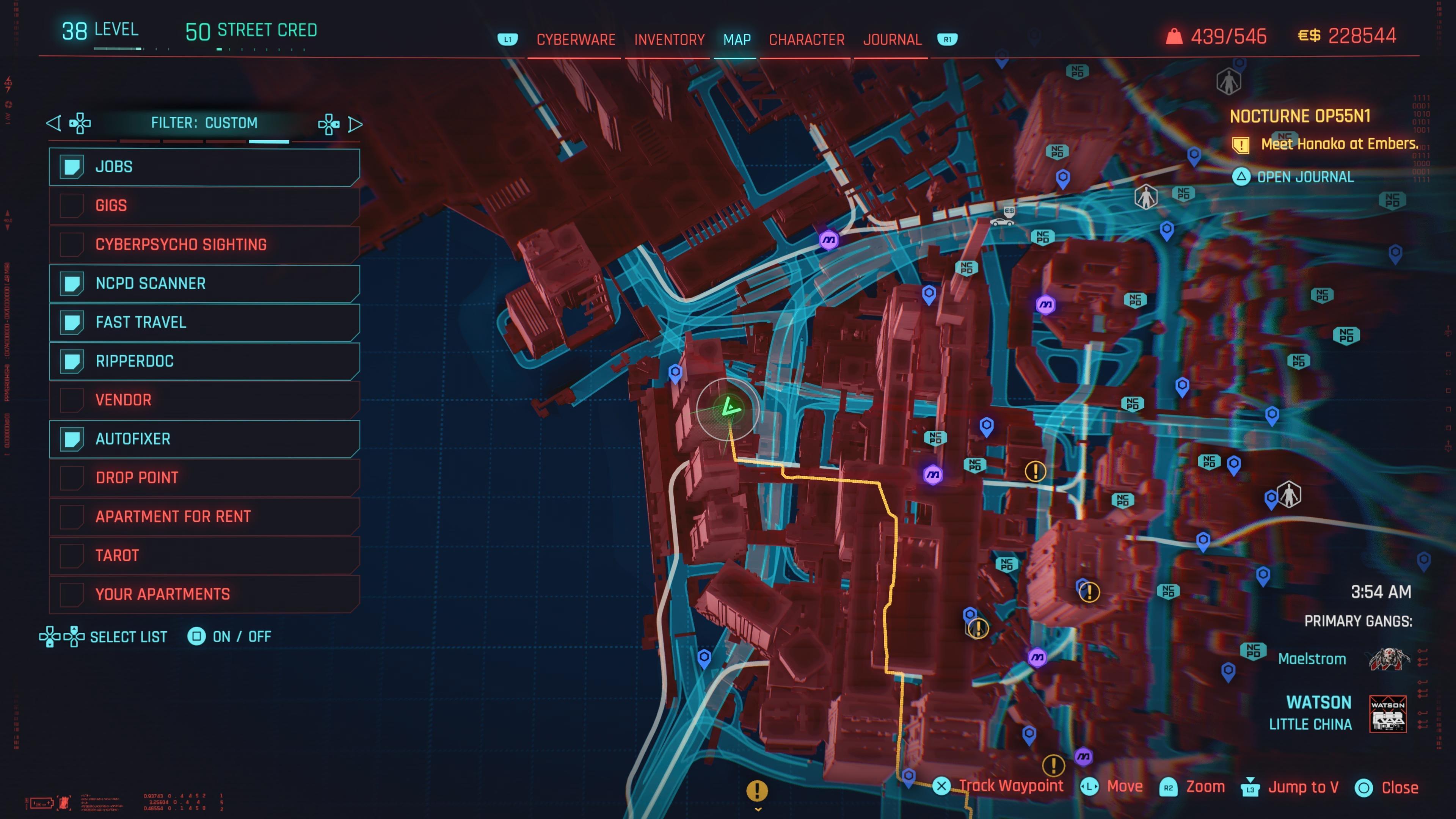Toggle the Autofixer filter
Image resolution: width=1456 pixels, height=819 pixels.
pyautogui.click(x=204, y=439)
